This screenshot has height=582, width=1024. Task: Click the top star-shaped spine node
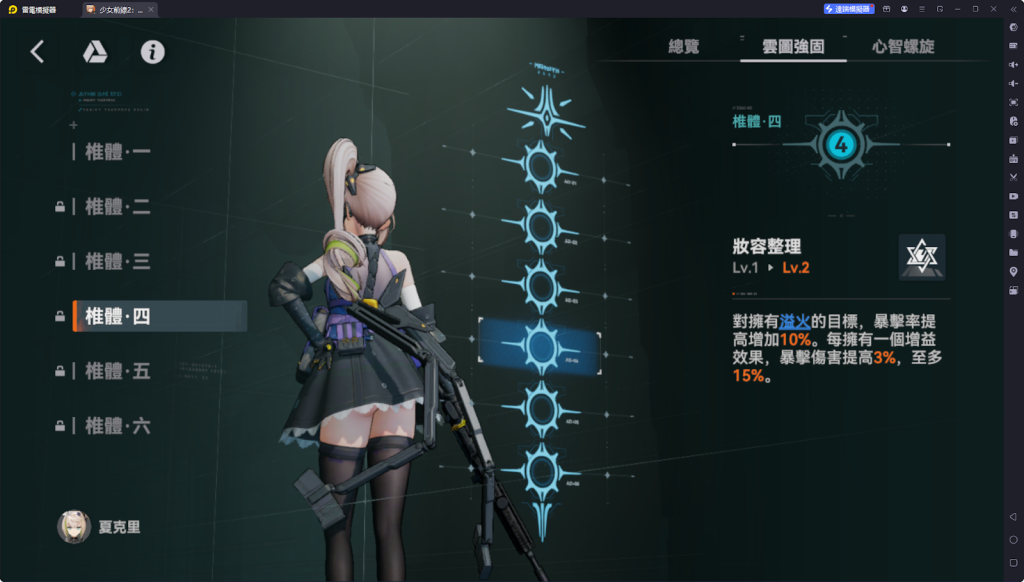[x=541, y=112]
